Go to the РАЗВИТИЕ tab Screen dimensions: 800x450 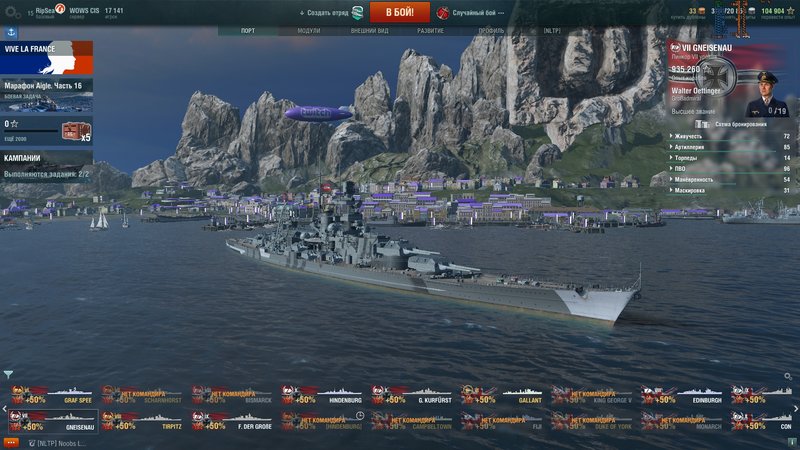431,31
